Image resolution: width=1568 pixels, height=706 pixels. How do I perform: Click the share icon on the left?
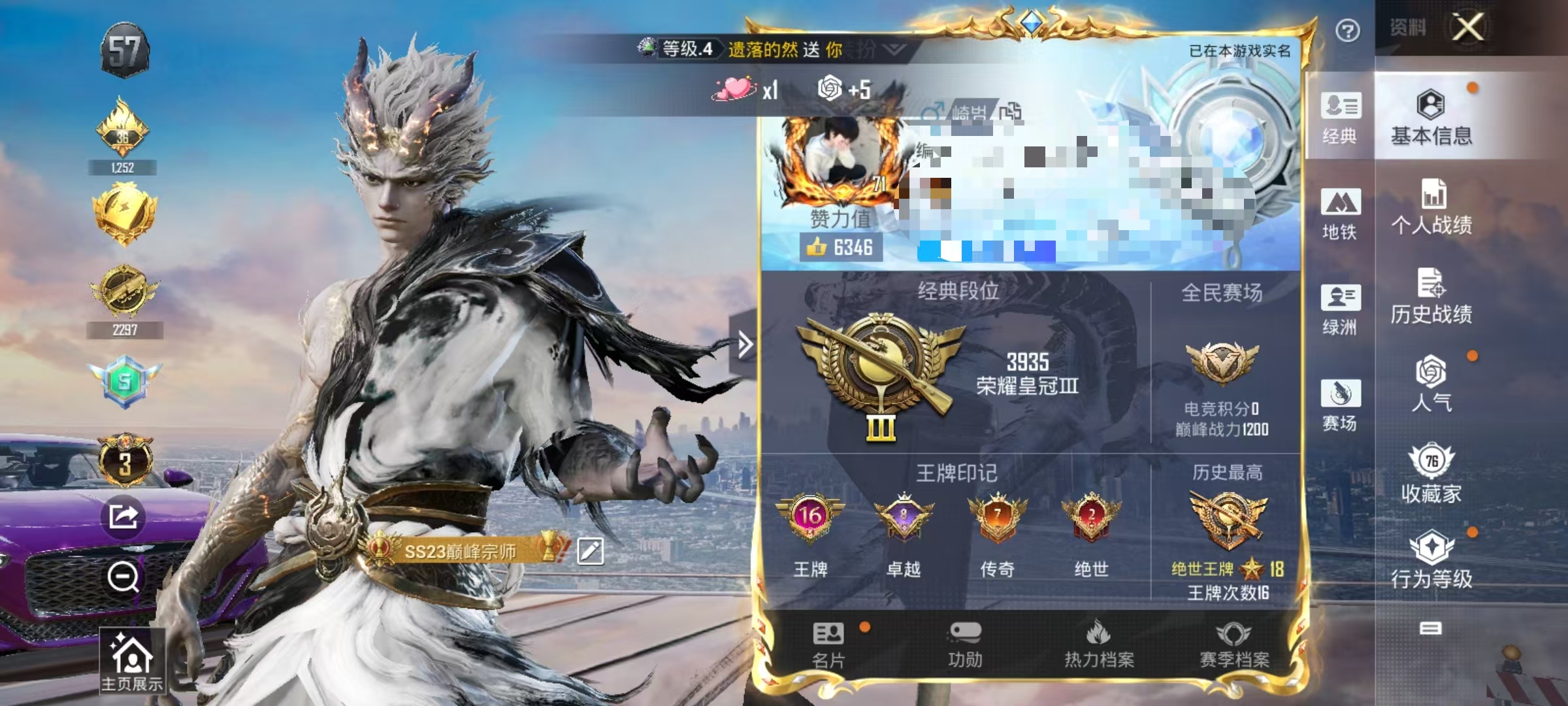pyautogui.click(x=122, y=516)
